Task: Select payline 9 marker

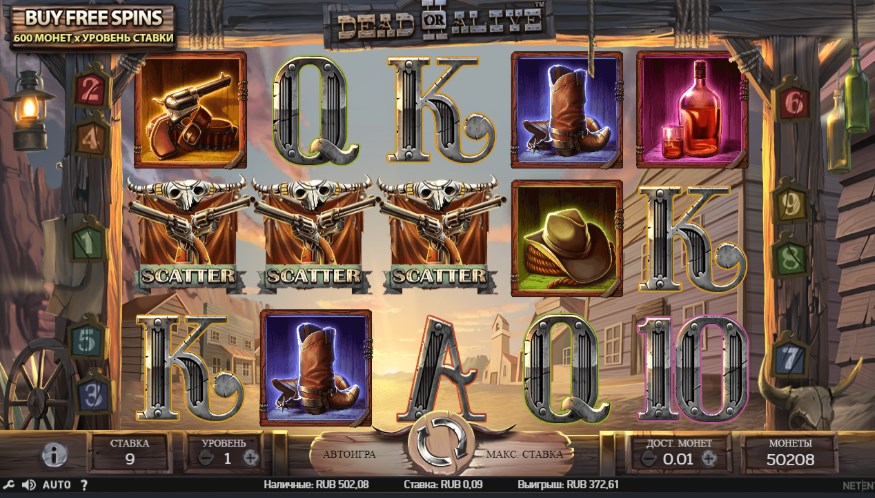Action: pyautogui.click(x=789, y=205)
